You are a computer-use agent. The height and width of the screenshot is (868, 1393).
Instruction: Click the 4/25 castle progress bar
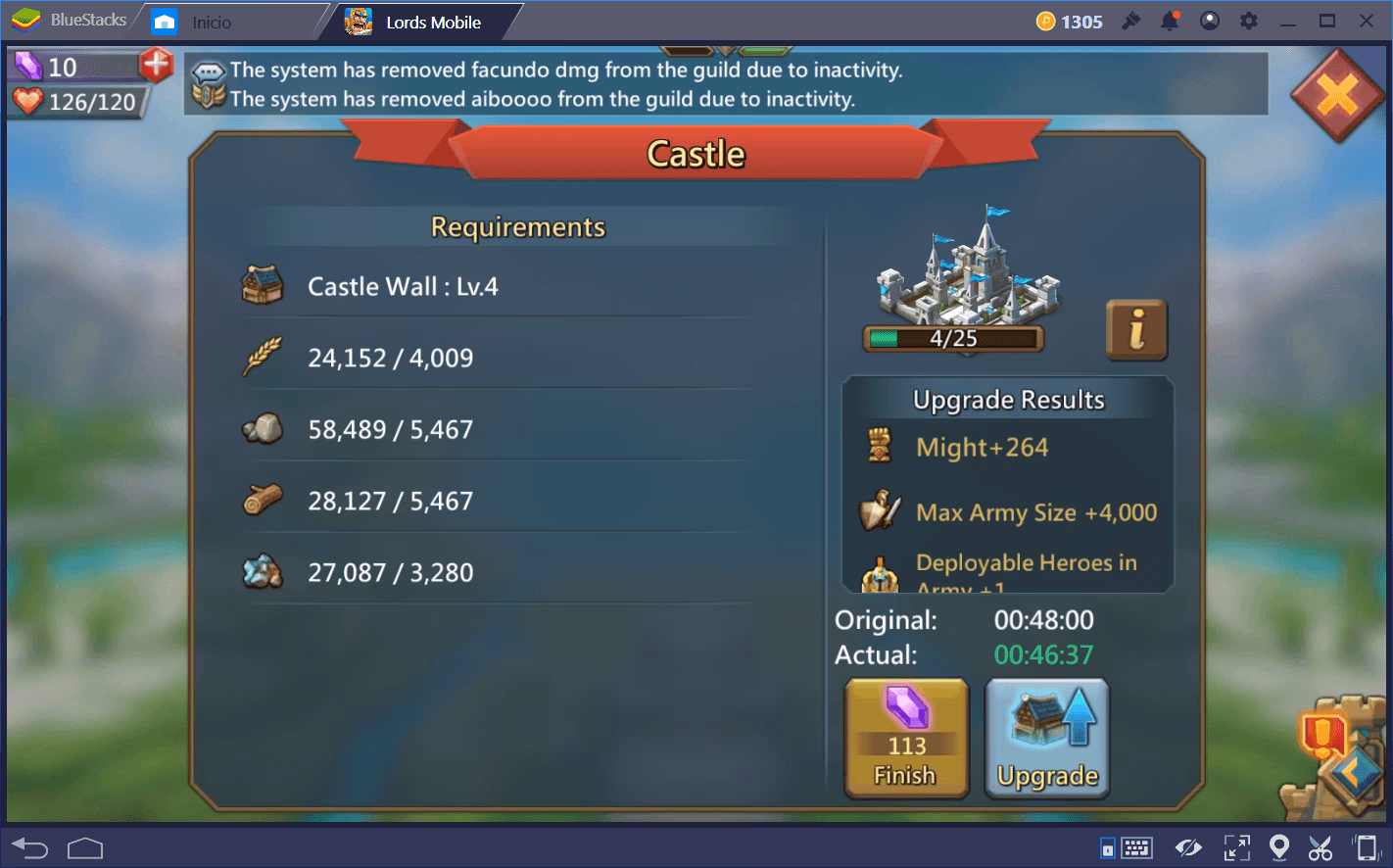click(953, 340)
